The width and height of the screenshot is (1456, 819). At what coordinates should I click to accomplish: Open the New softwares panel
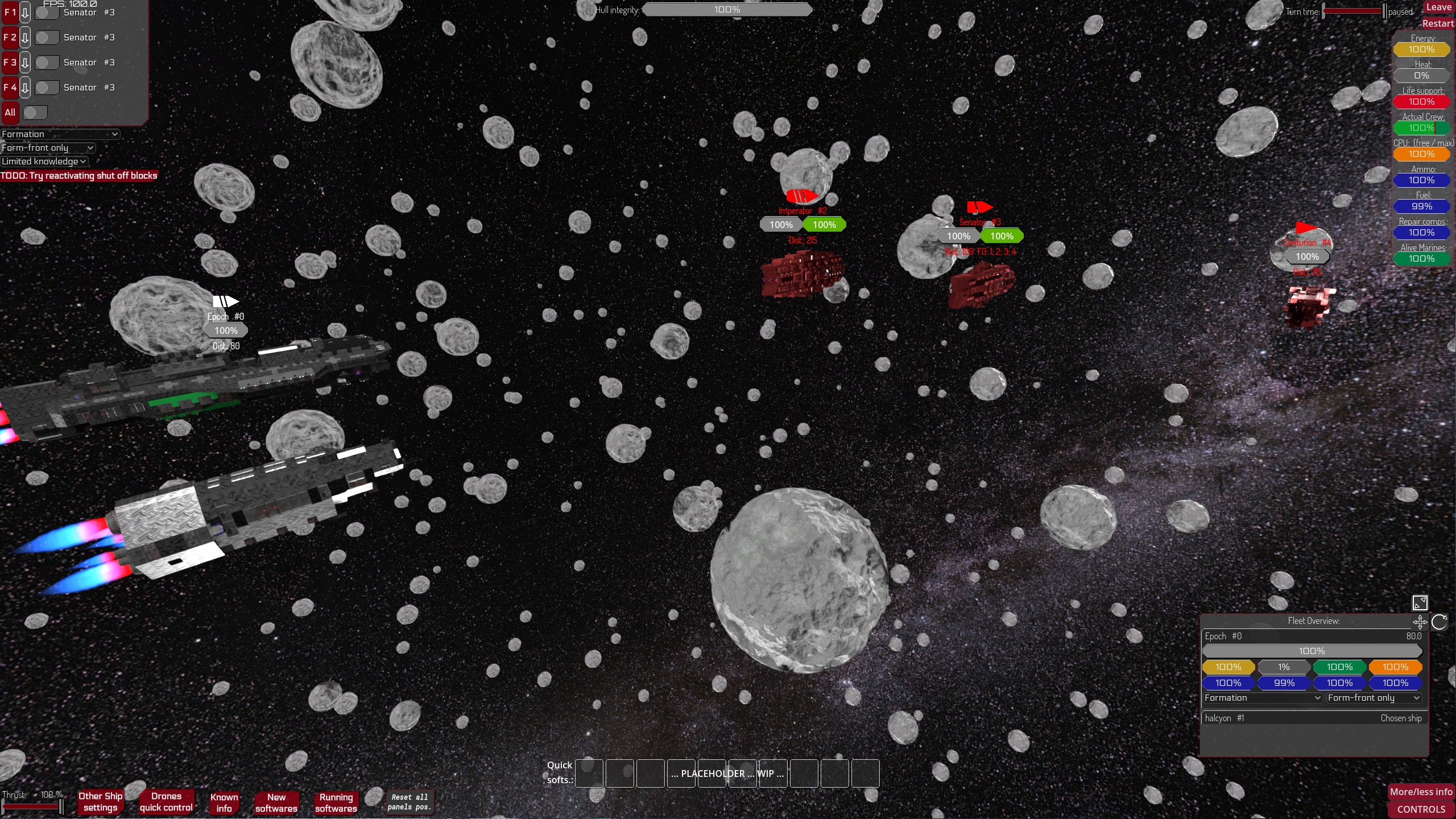point(276,803)
